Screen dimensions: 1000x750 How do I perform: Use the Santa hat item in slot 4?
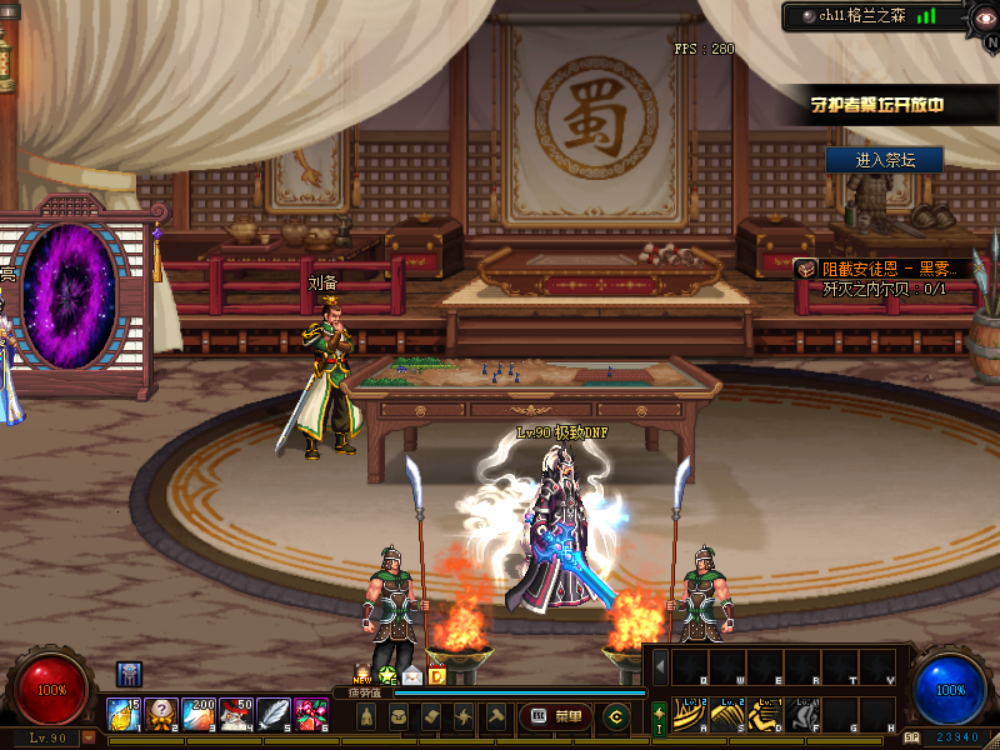236,714
